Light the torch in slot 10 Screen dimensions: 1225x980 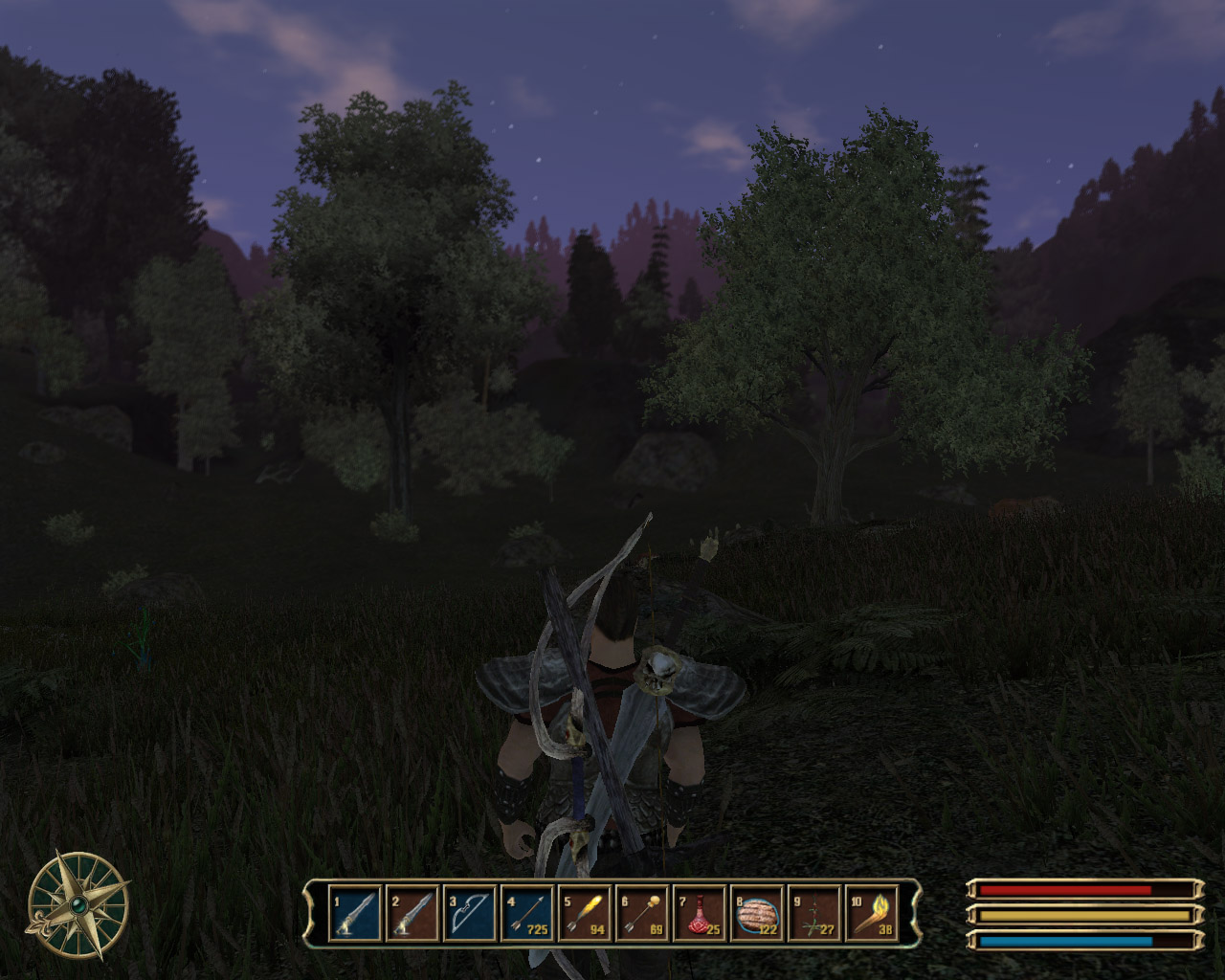pyautogui.click(x=872, y=914)
